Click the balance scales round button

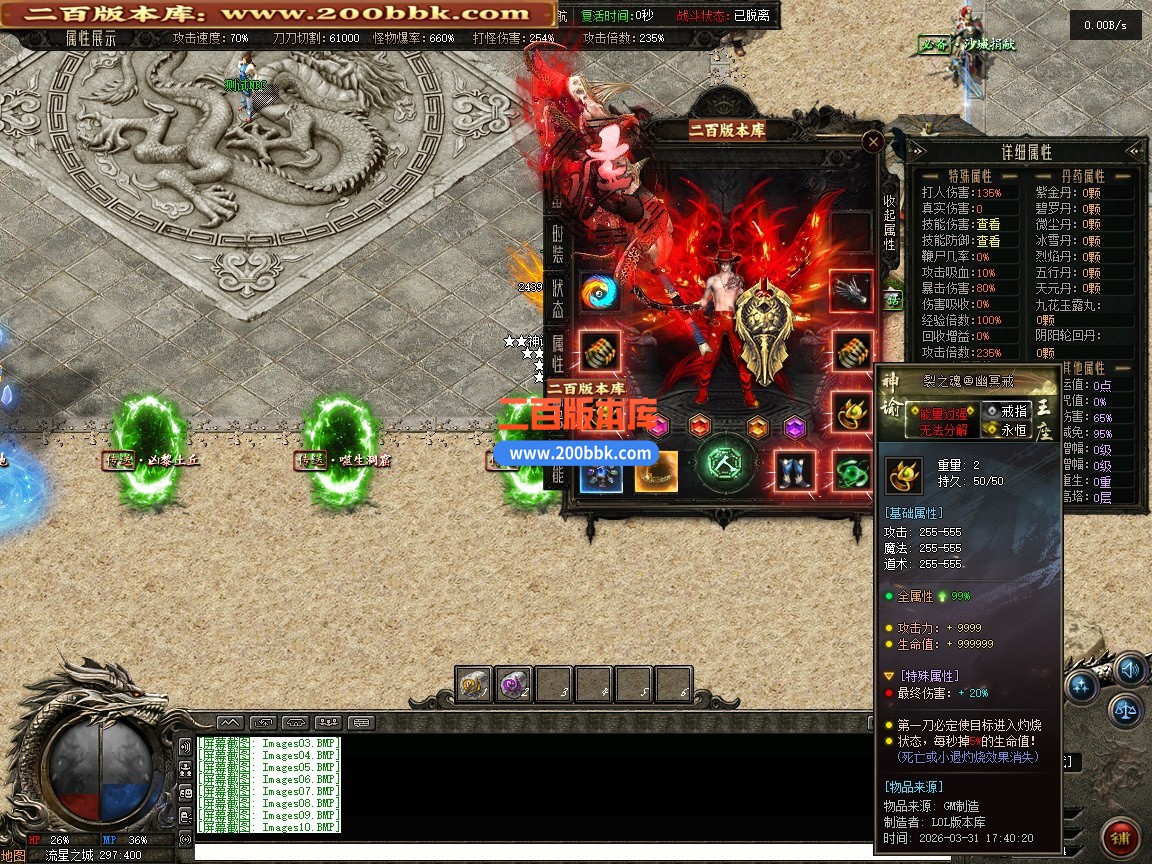pos(1124,709)
